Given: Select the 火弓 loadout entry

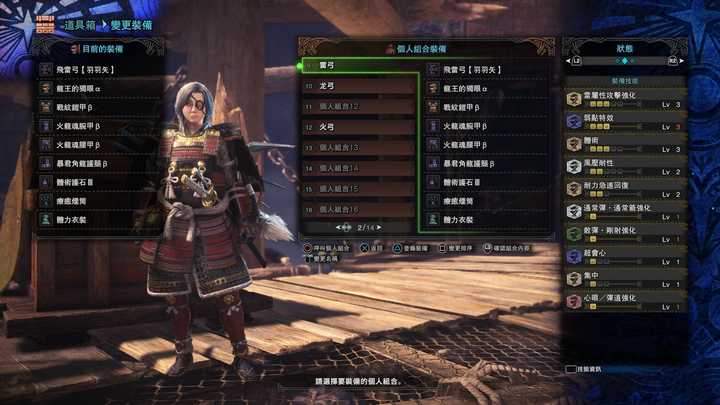Looking at the screenshot, I should point(360,128).
